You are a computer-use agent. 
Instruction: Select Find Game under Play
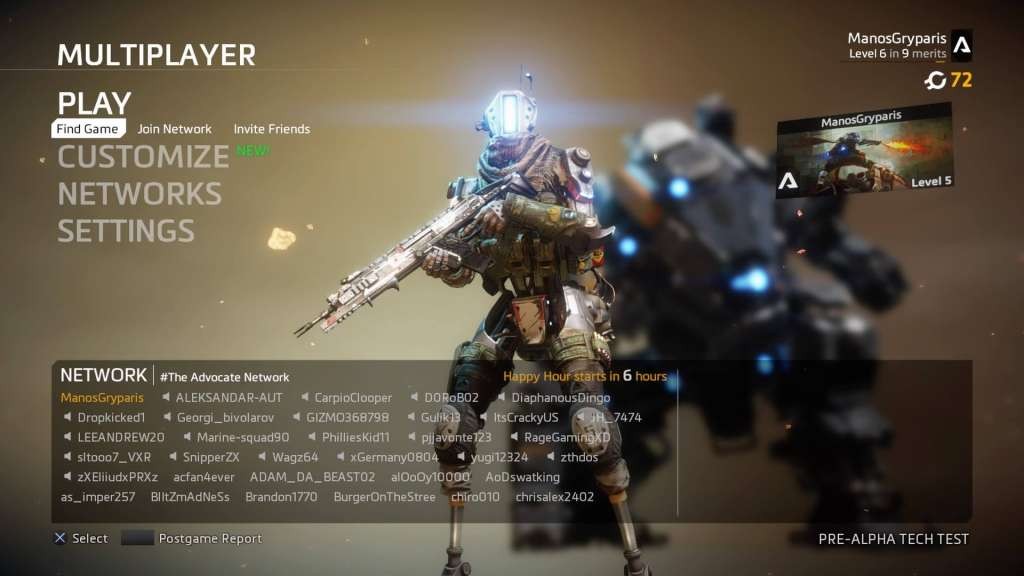pyautogui.click(x=88, y=129)
